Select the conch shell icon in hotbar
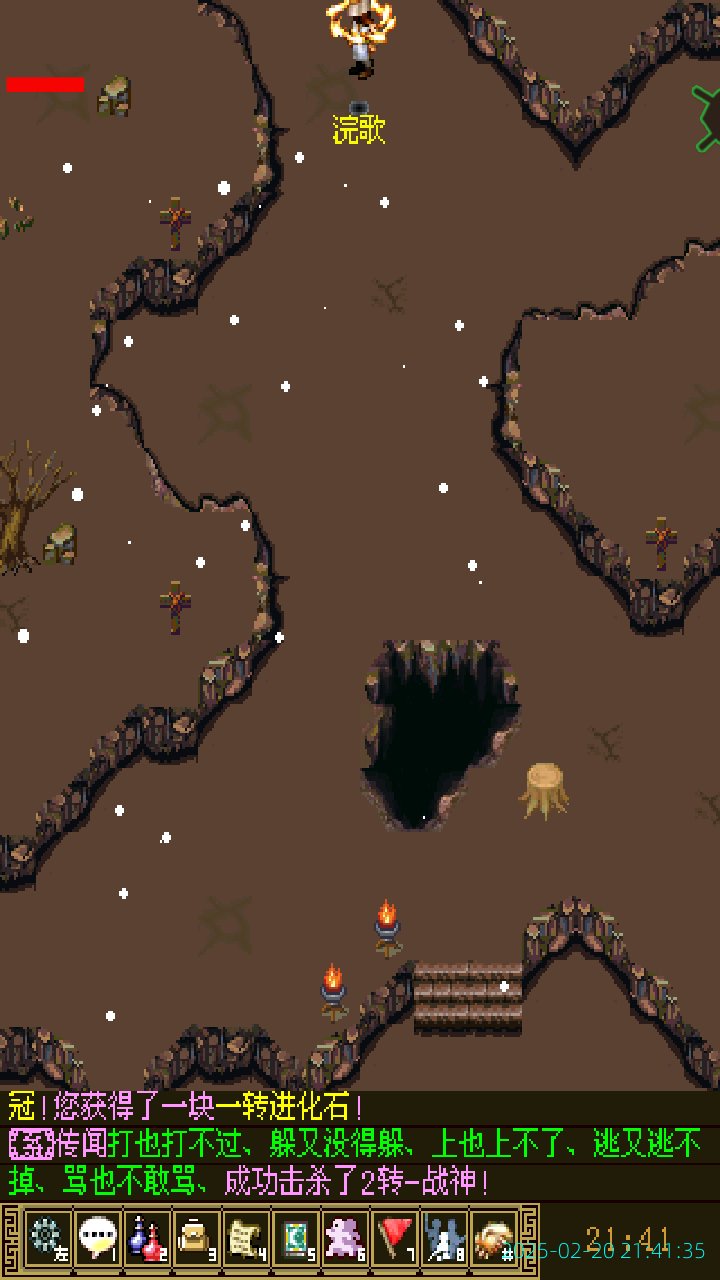 pyautogui.click(x=494, y=1238)
